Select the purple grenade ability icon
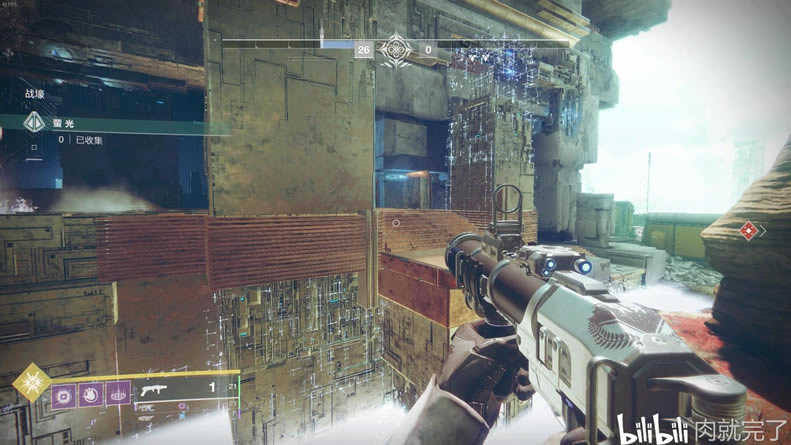791x445 pixels. 63,394
